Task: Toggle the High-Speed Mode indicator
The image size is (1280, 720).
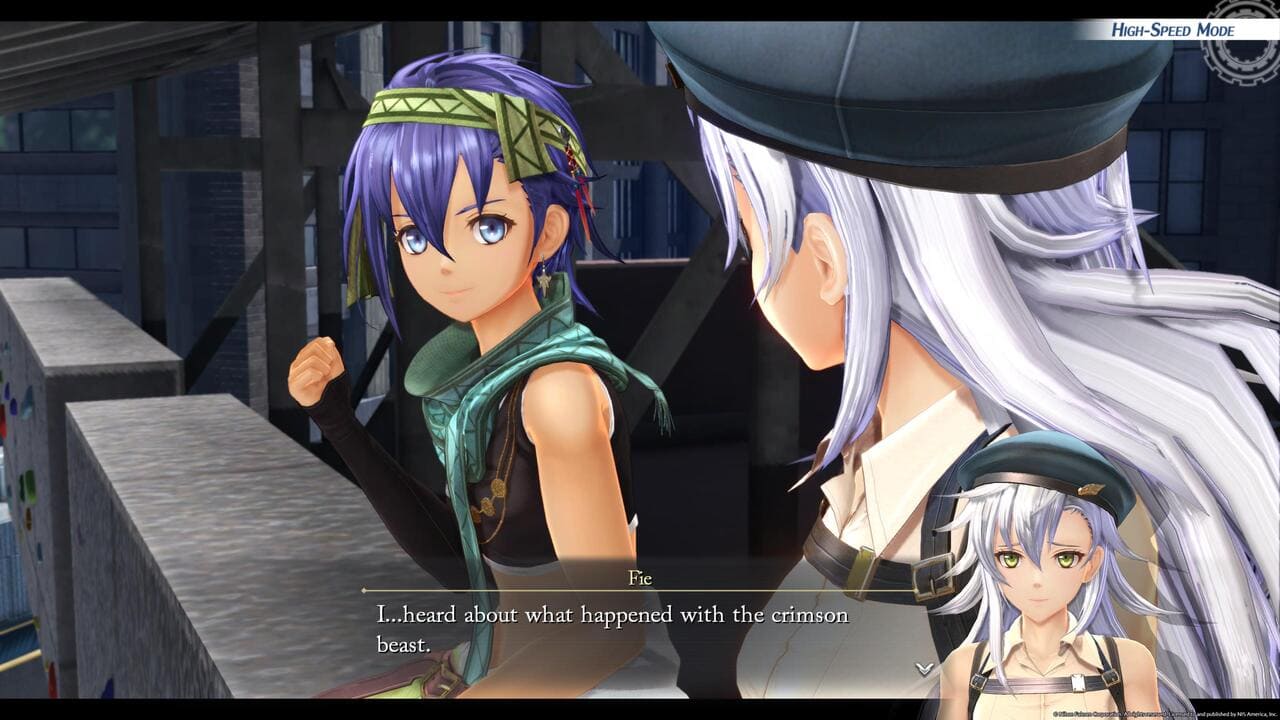Action: (x=1172, y=30)
